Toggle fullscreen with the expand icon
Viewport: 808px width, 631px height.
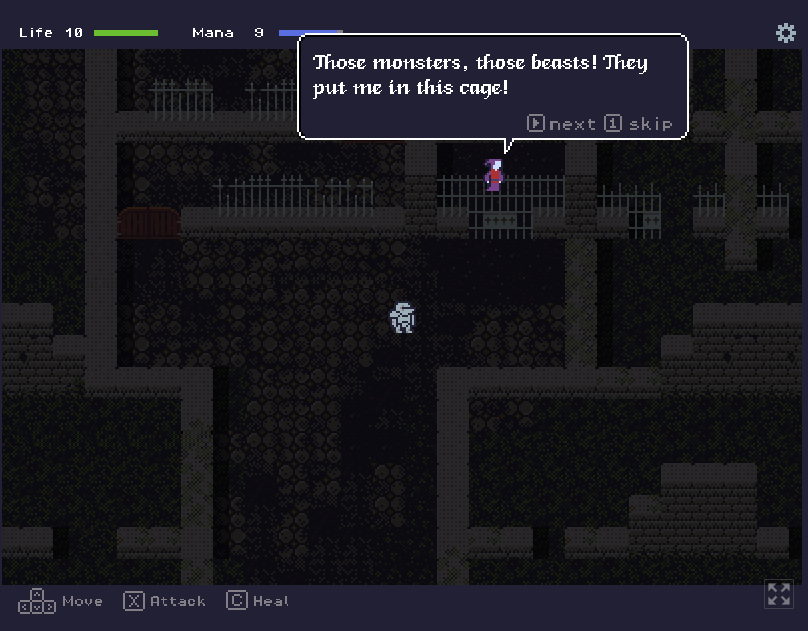(778, 594)
